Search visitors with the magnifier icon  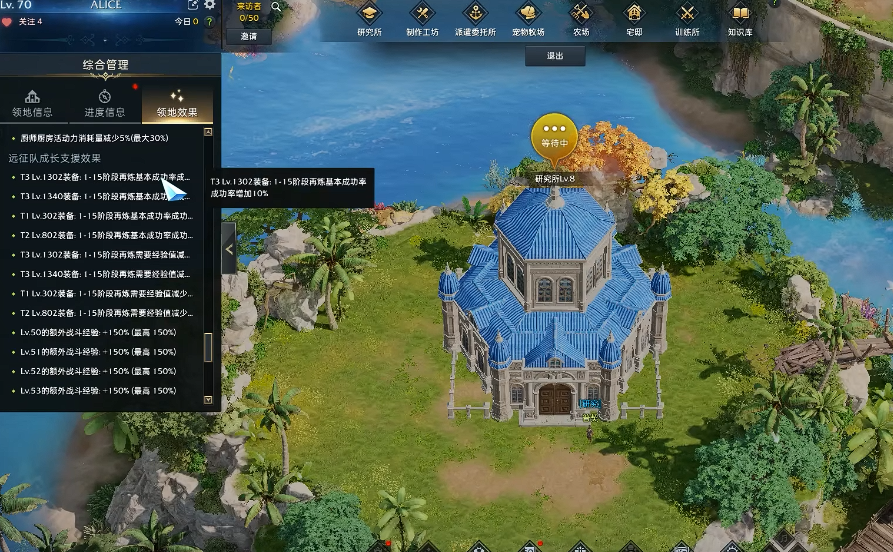(x=276, y=7)
